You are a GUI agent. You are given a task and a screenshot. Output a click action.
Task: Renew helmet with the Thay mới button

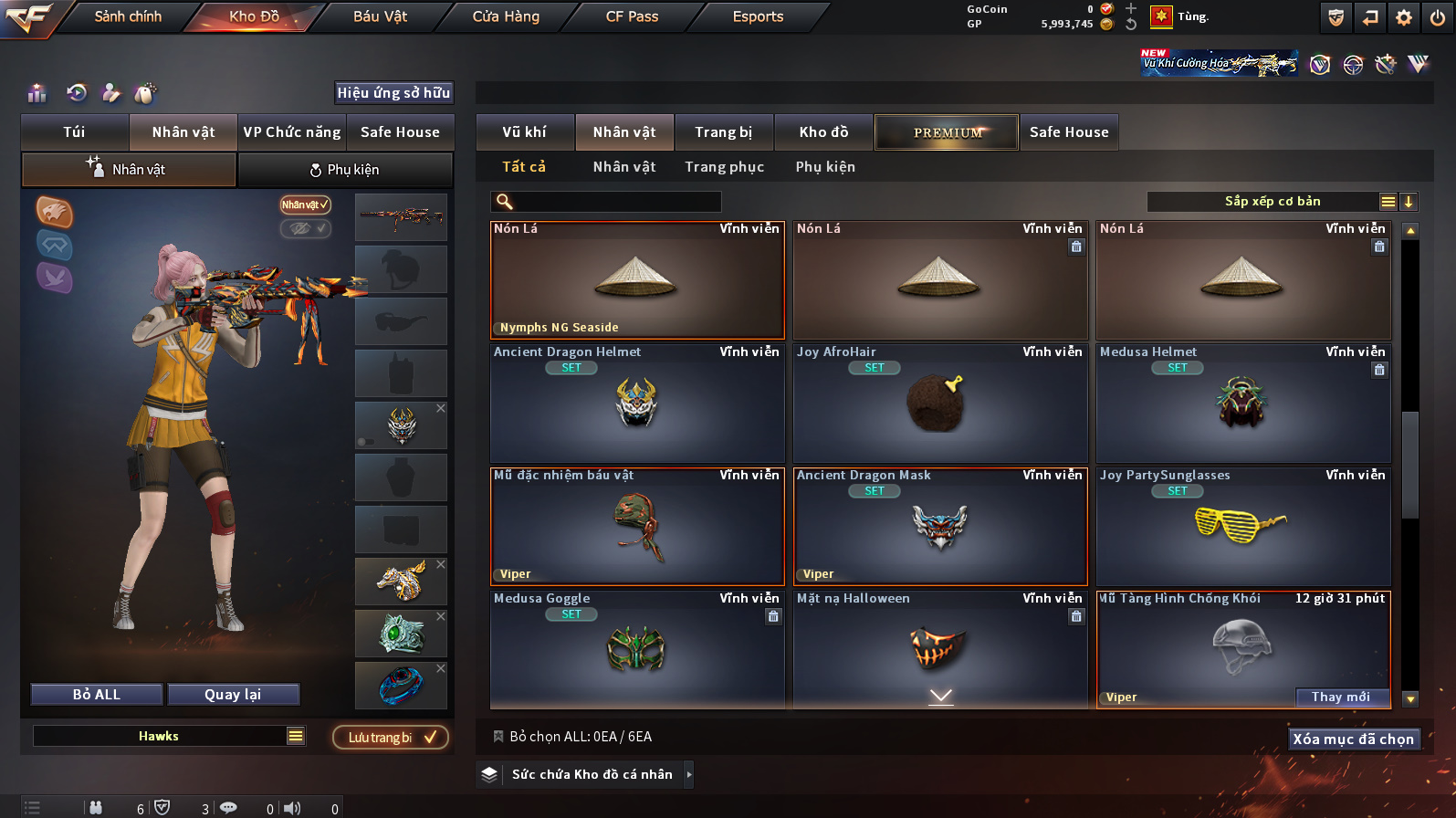[1340, 697]
